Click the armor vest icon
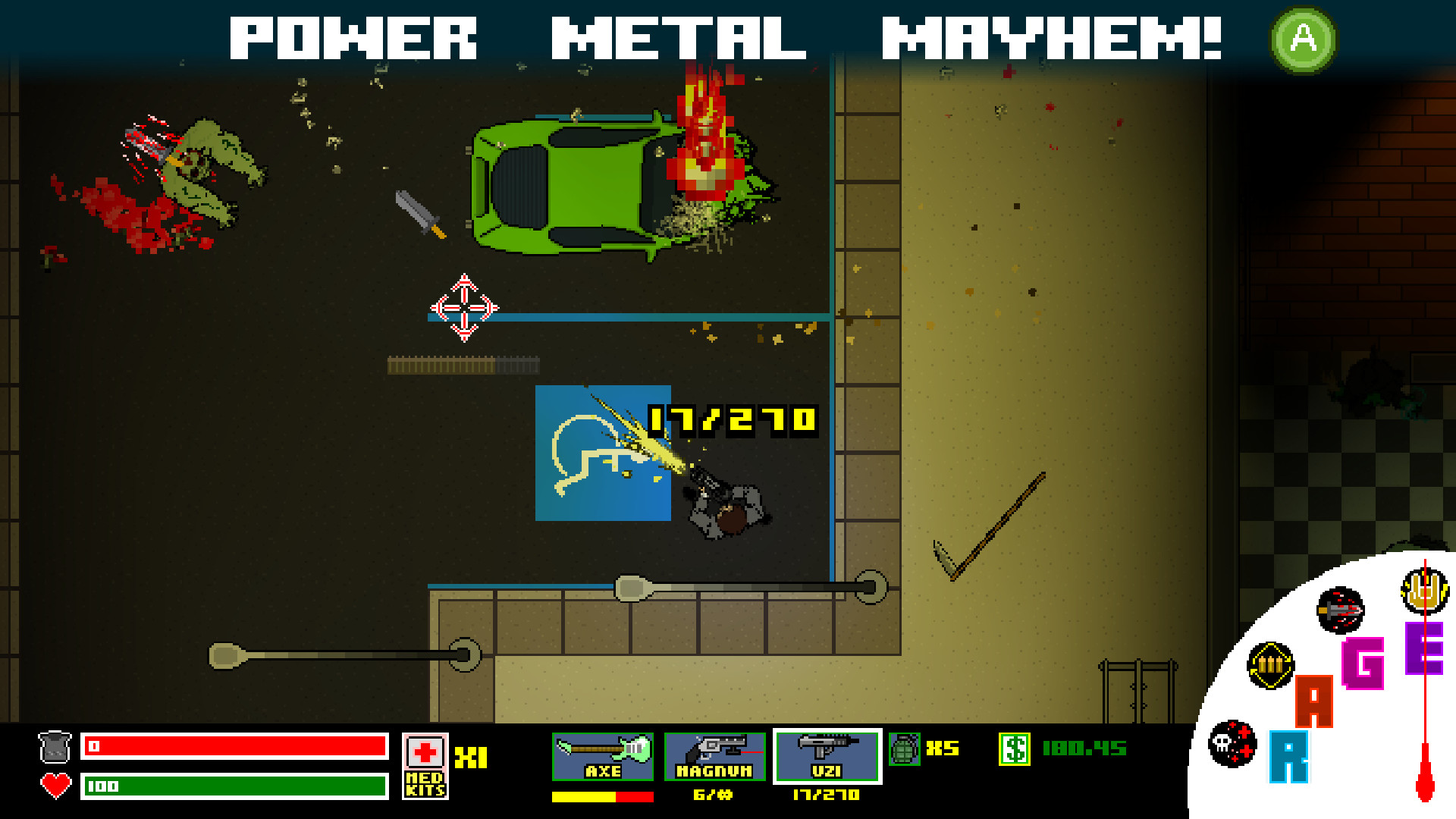 (55, 747)
